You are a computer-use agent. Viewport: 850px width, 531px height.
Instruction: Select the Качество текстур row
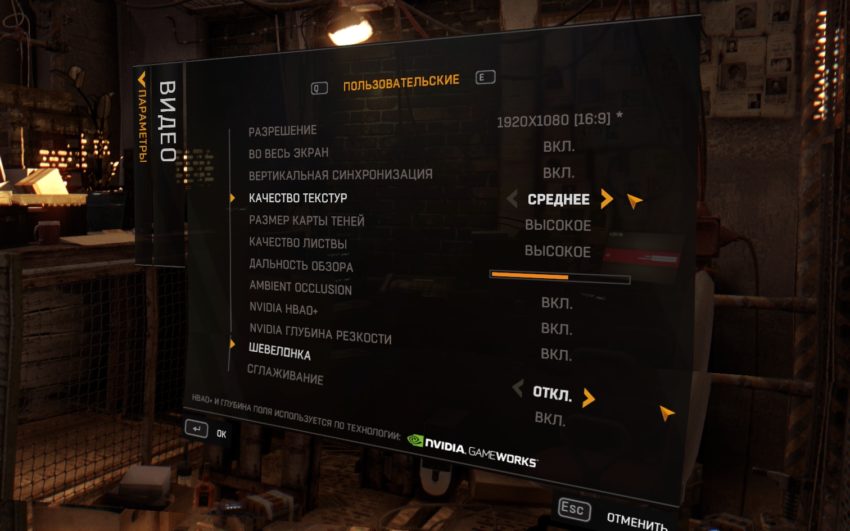coord(297,198)
